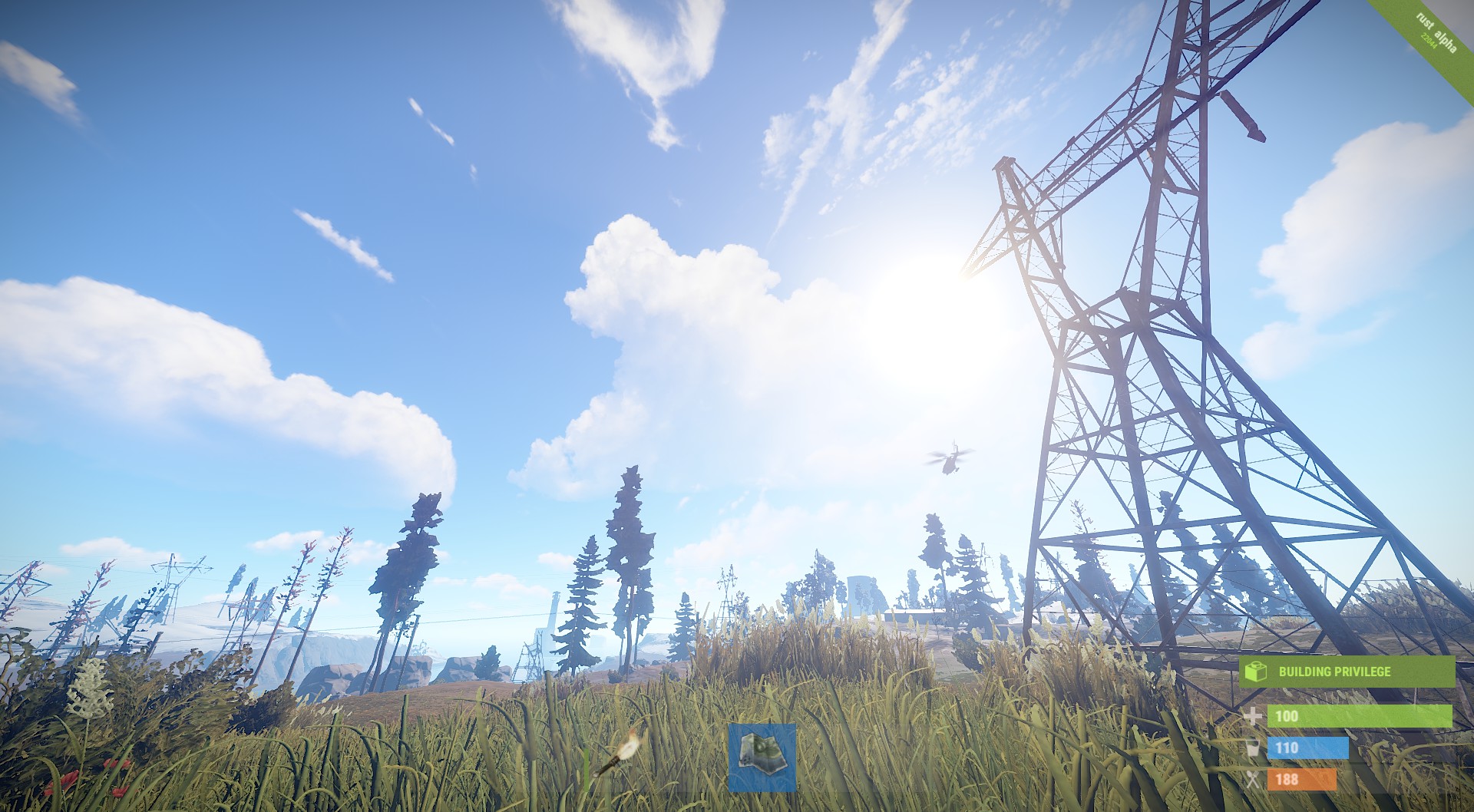This screenshot has width=1474, height=812.
Task: Click the torch durability bar in its slot
Action: tap(587, 767)
